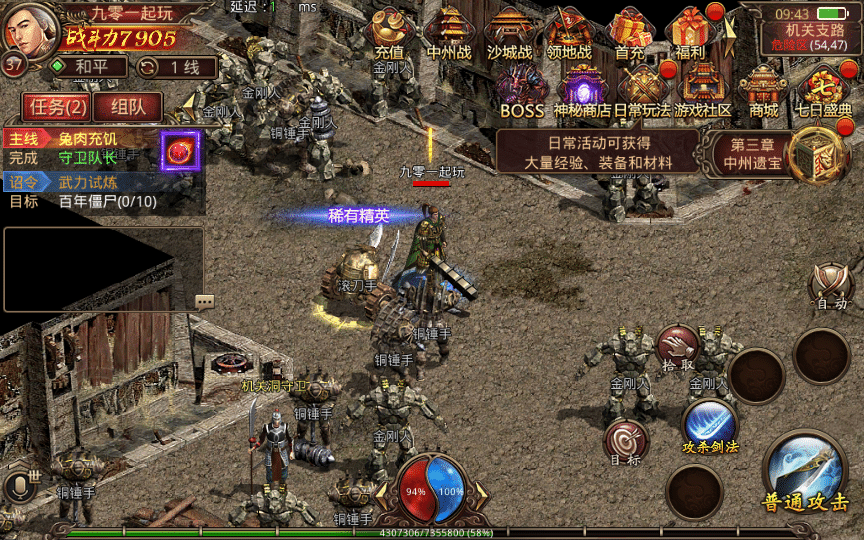Image resolution: width=864 pixels, height=540 pixels.
Task: Tap the 拾取 pickup button
Action: click(678, 347)
